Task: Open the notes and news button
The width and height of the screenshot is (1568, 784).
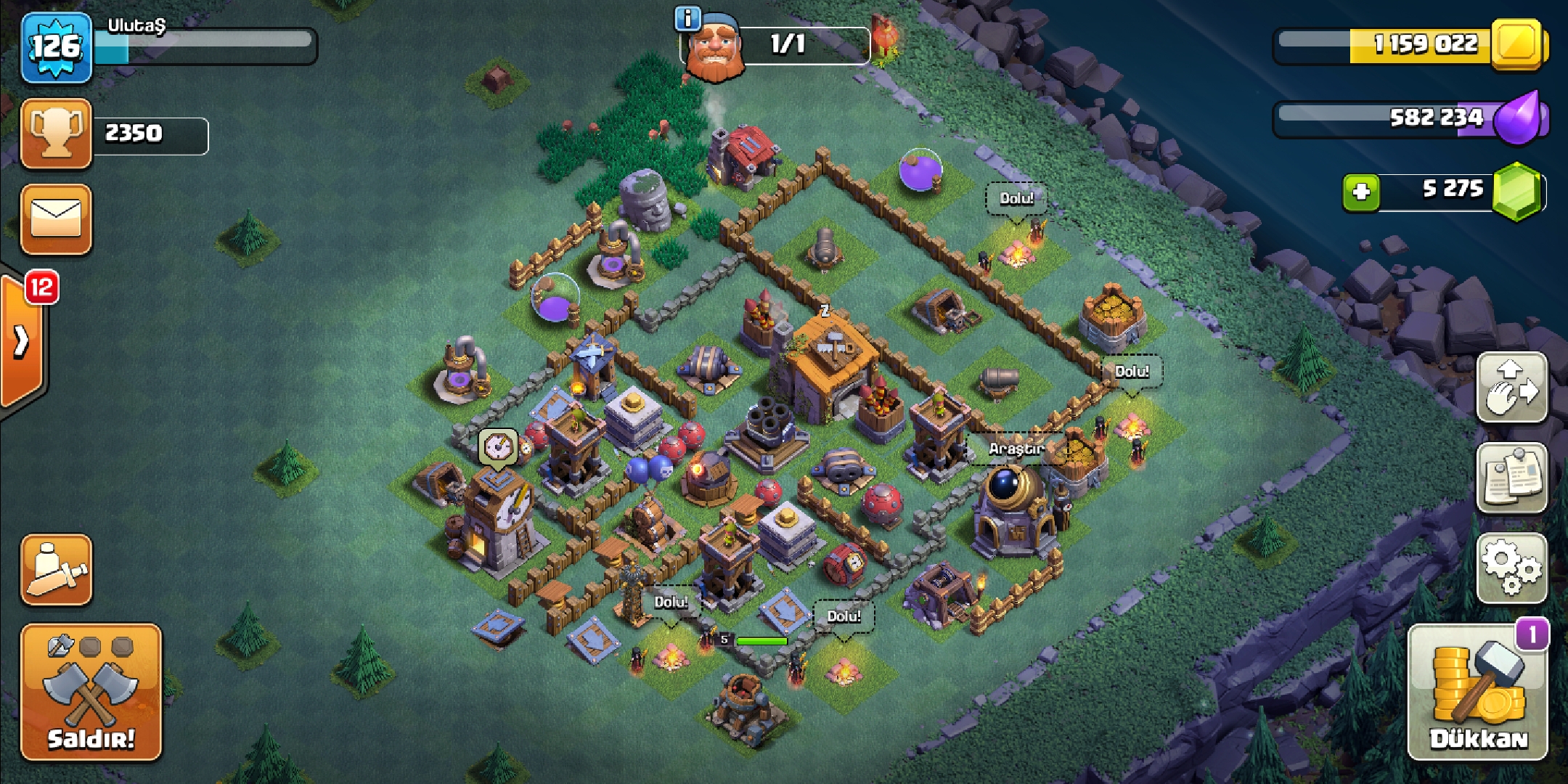Action: click(1512, 478)
